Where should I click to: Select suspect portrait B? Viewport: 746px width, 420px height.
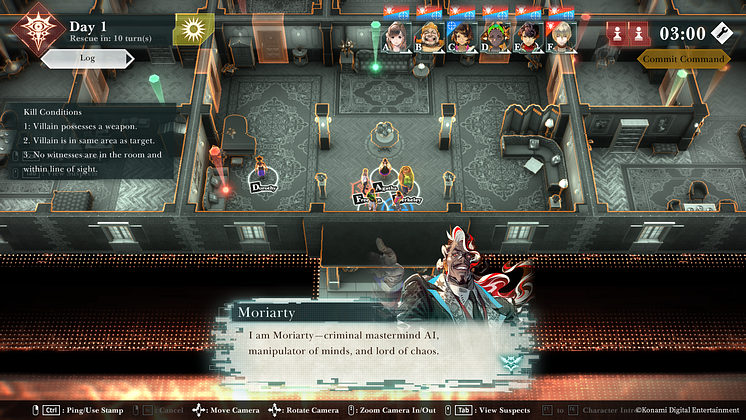pos(430,35)
